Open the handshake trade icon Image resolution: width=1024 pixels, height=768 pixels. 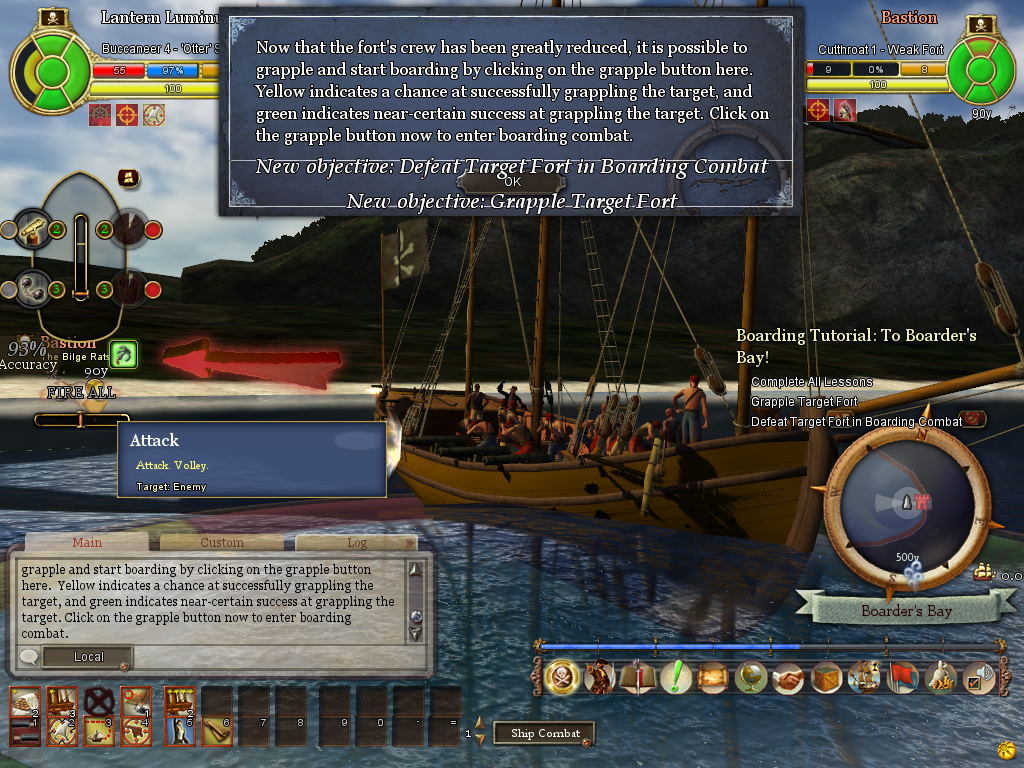coord(788,677)
